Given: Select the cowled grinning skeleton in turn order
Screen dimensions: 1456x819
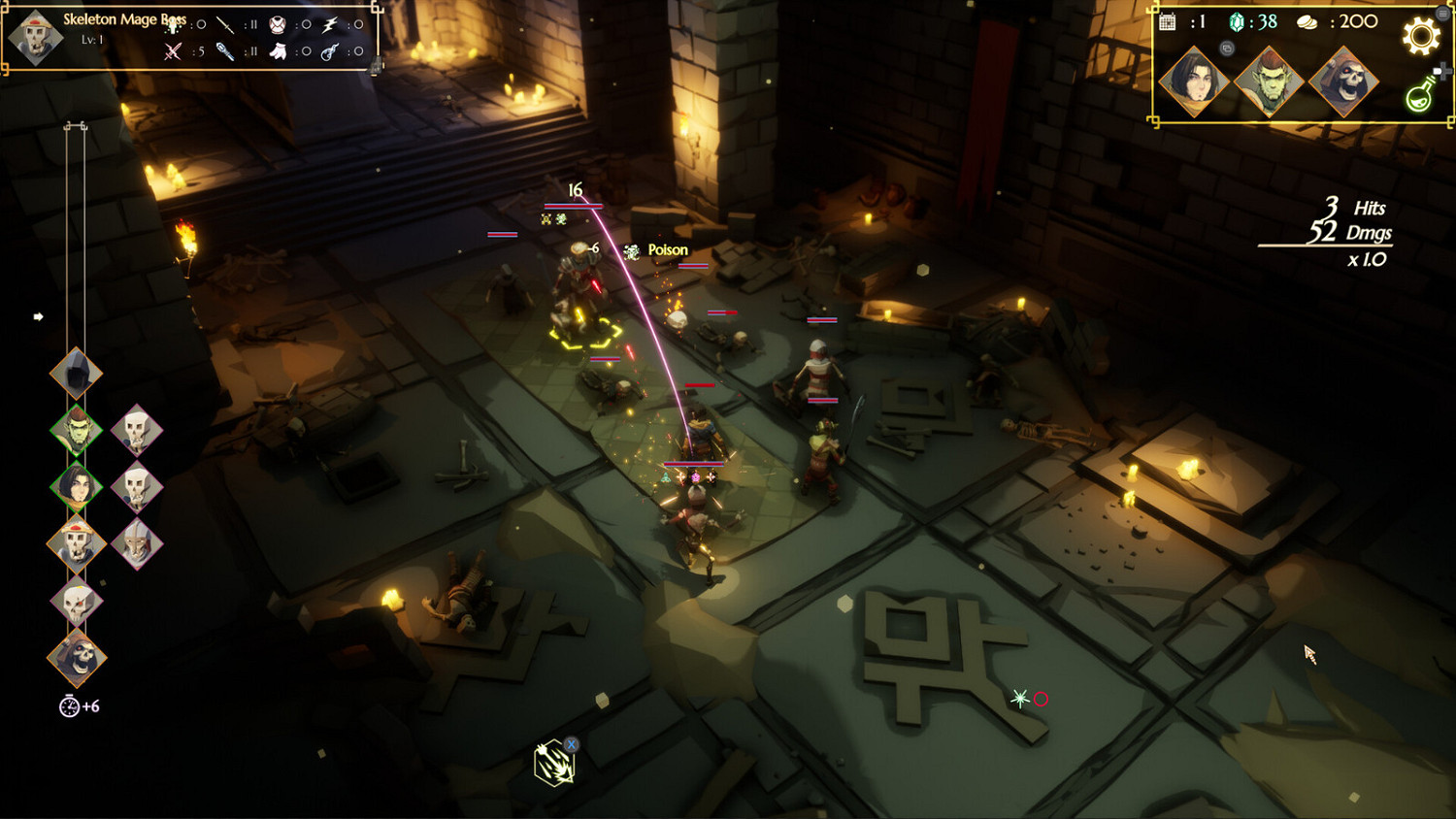Looking at the screenshot, I should pyautogui.click(x=77, y=657).
